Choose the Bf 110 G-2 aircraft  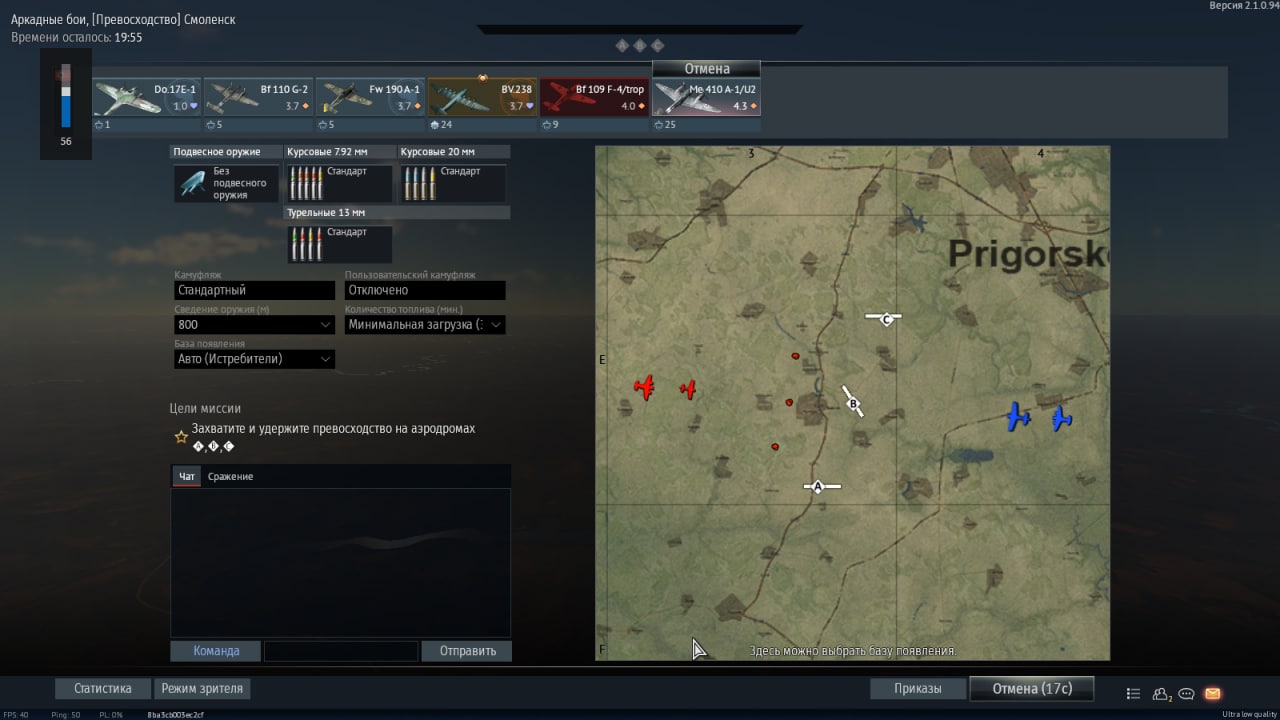point(258,98)
